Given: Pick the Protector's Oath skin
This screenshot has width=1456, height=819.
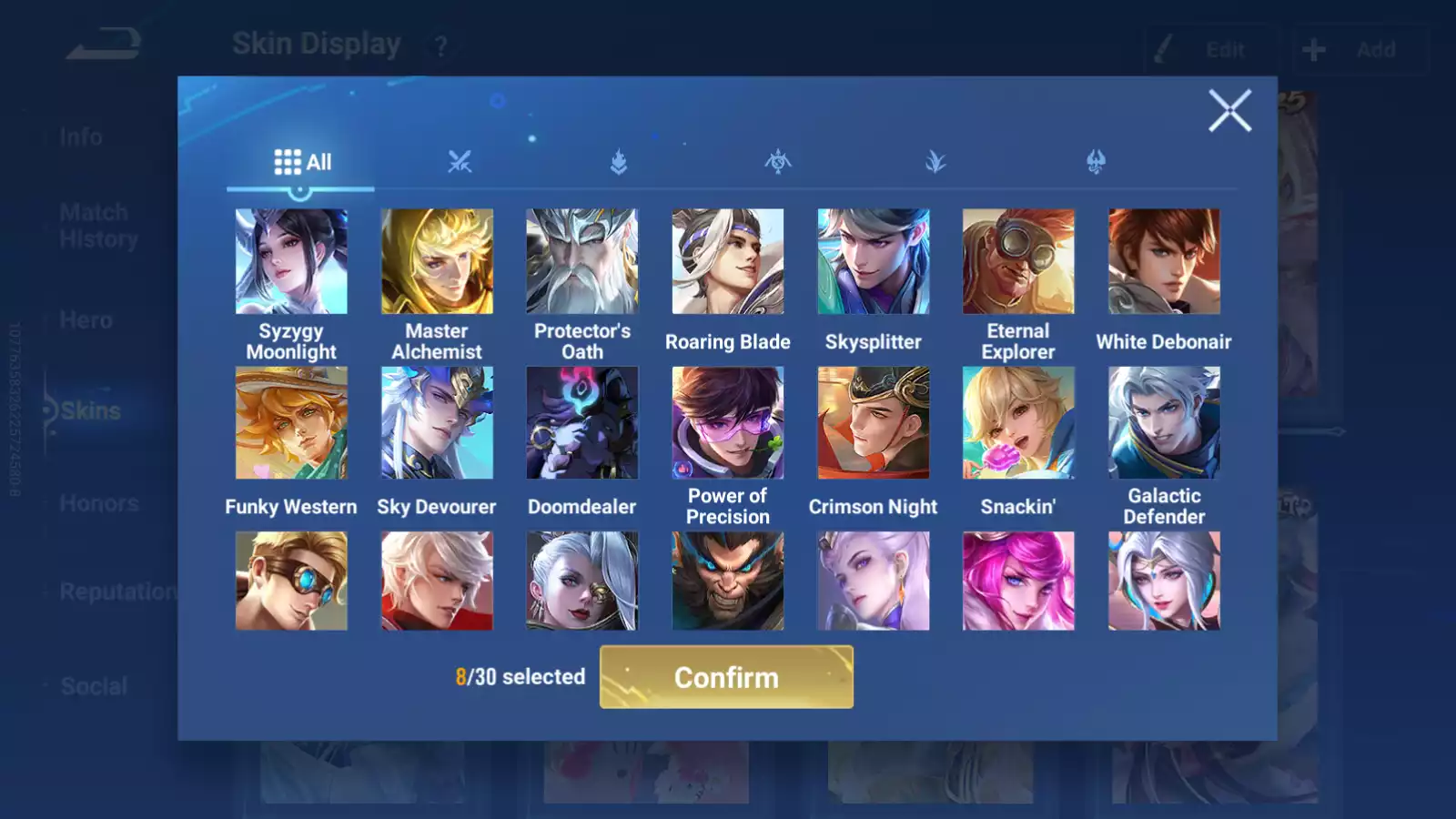Looking at the screenshot, I should tap(582, 262).
